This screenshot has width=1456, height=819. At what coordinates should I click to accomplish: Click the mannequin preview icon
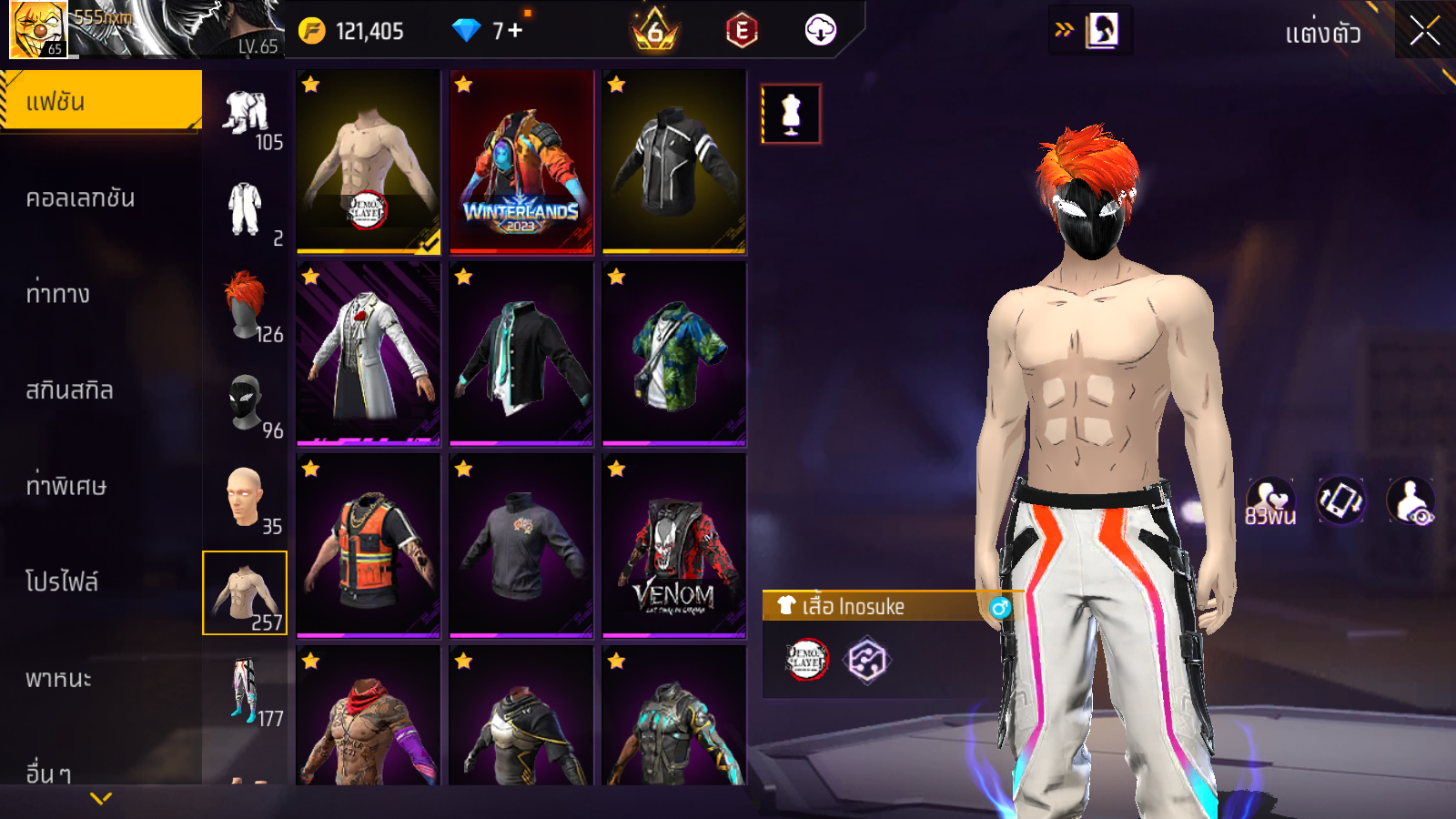click(x=791, y=115)
